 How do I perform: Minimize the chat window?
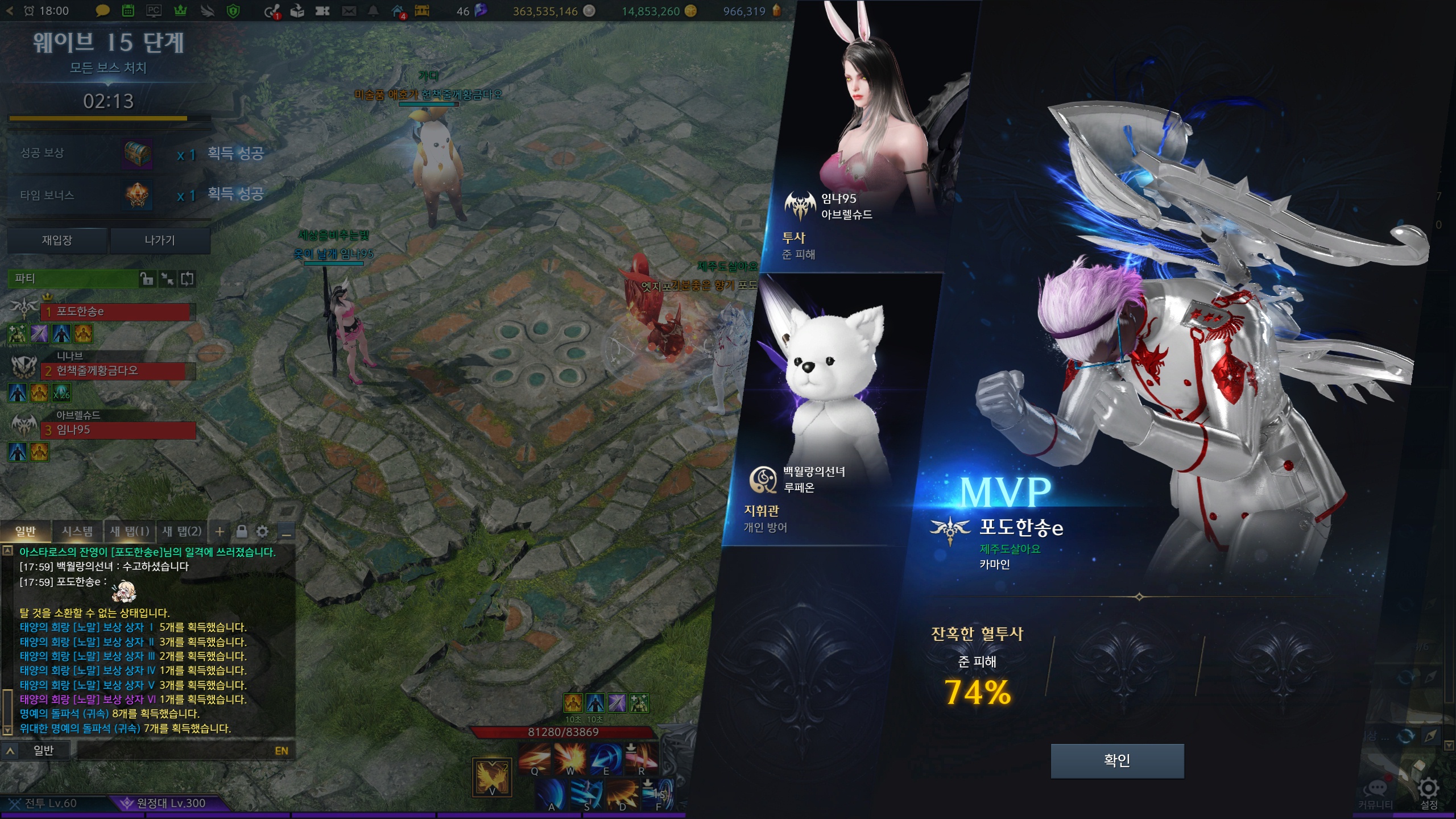point(287,532)
